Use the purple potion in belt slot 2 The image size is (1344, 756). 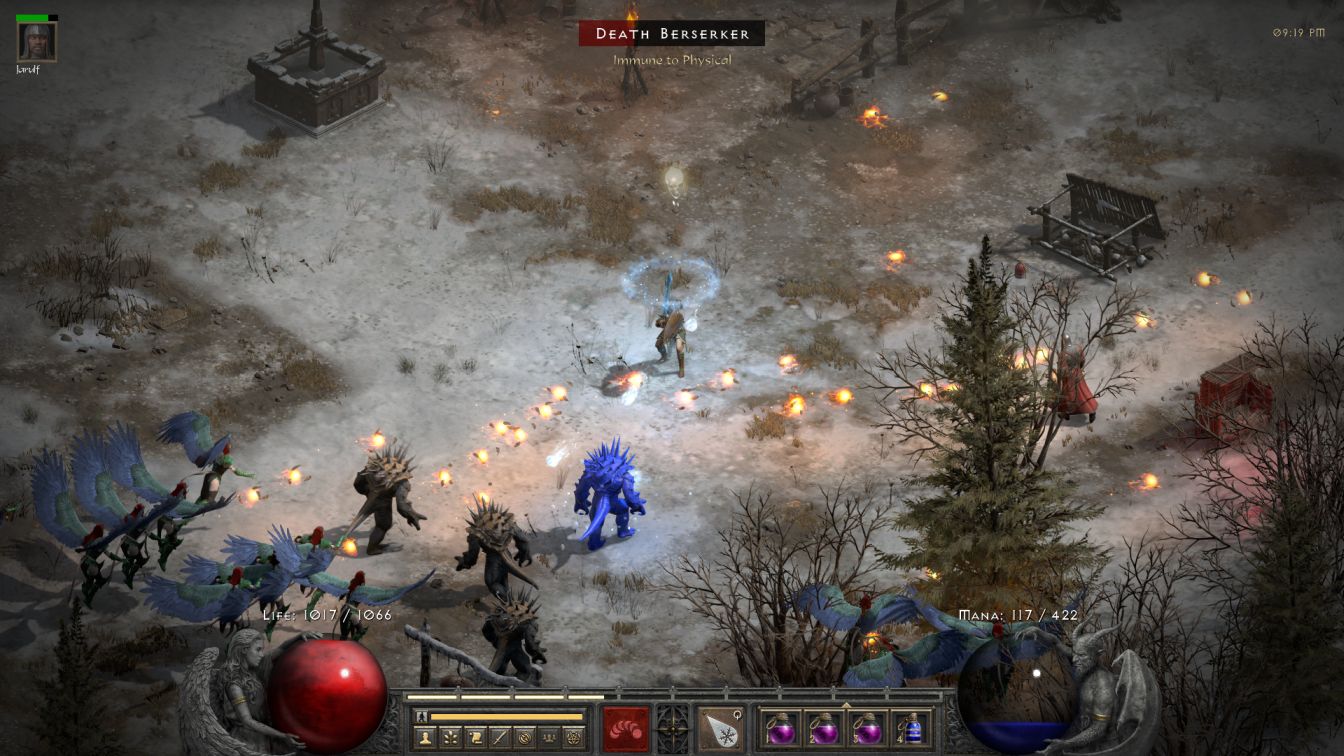(824, 728)
